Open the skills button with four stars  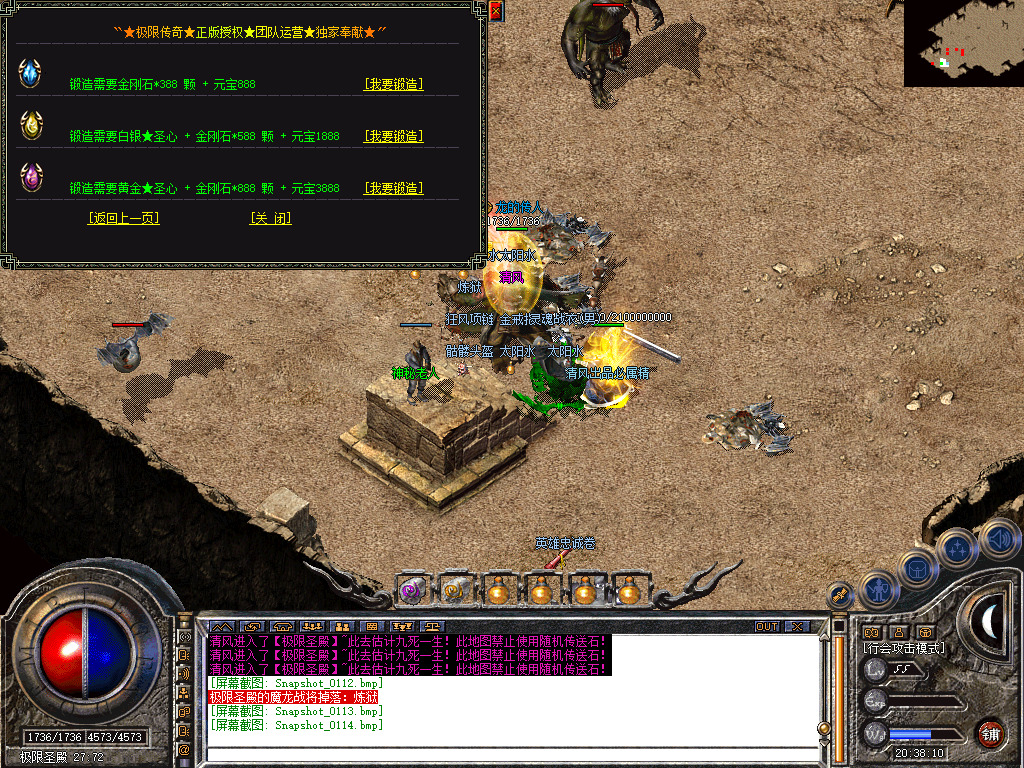coord(958,549)
